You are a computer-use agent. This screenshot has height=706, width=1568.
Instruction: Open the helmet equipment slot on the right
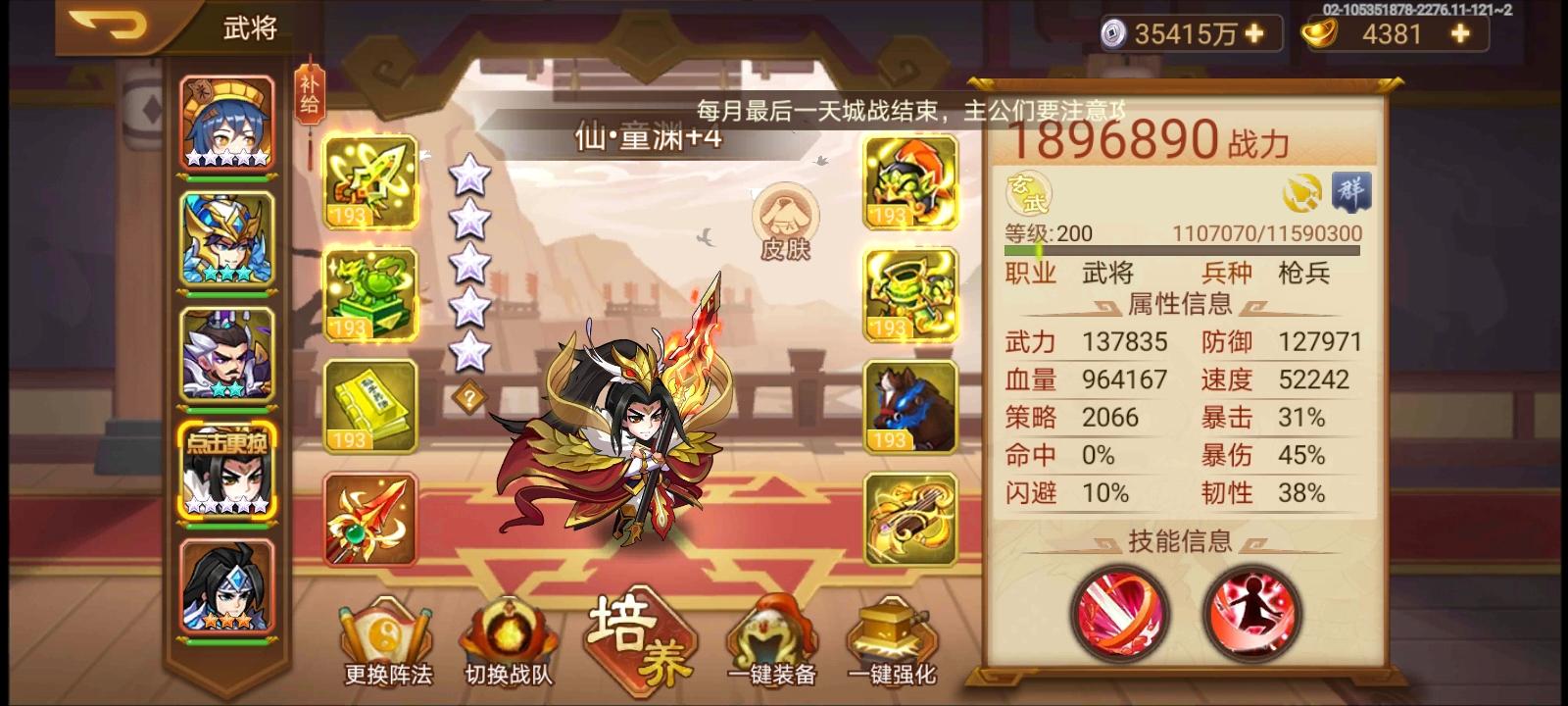tap(909, 182)
